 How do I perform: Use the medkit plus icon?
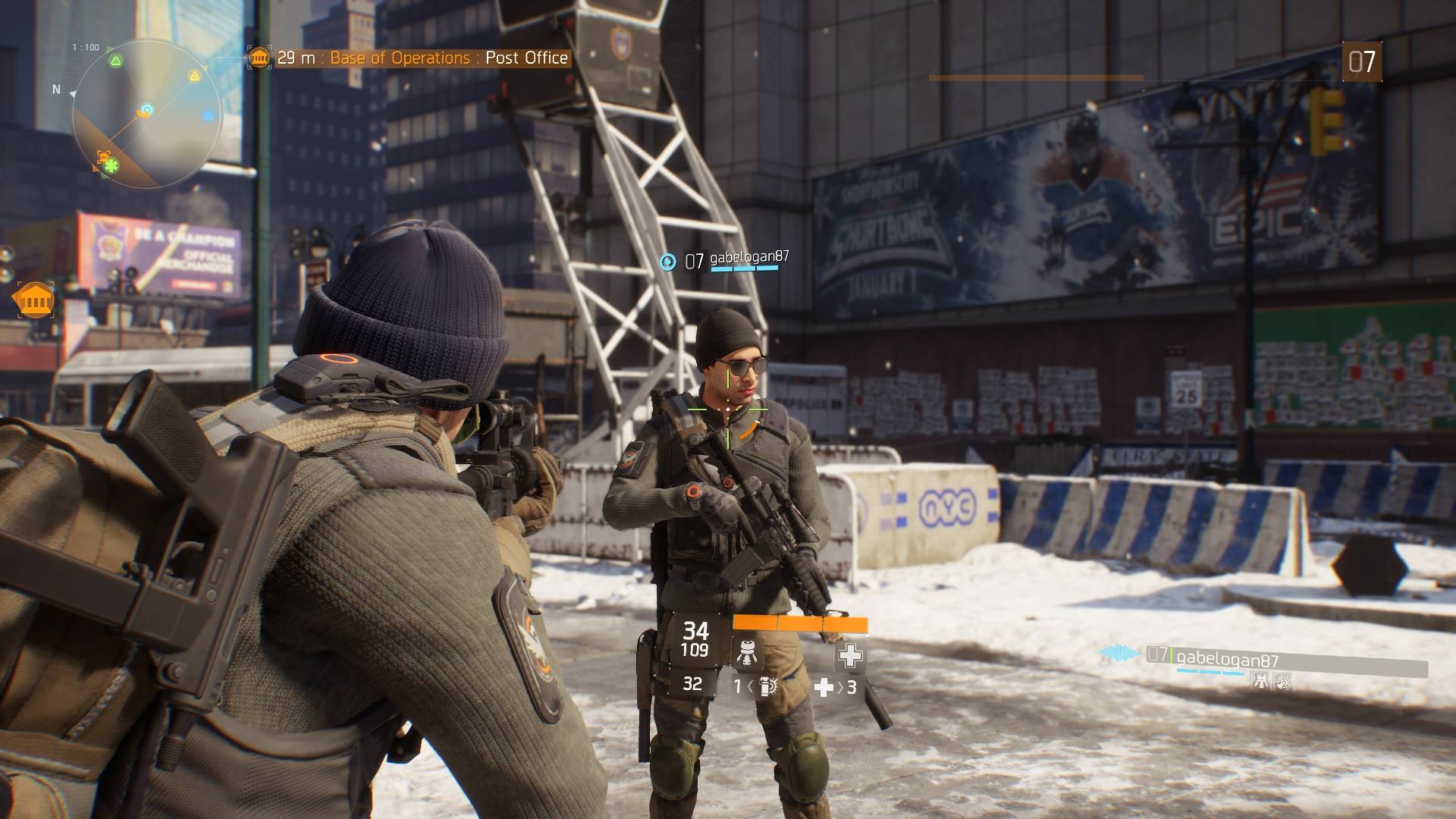click(824, 687)
